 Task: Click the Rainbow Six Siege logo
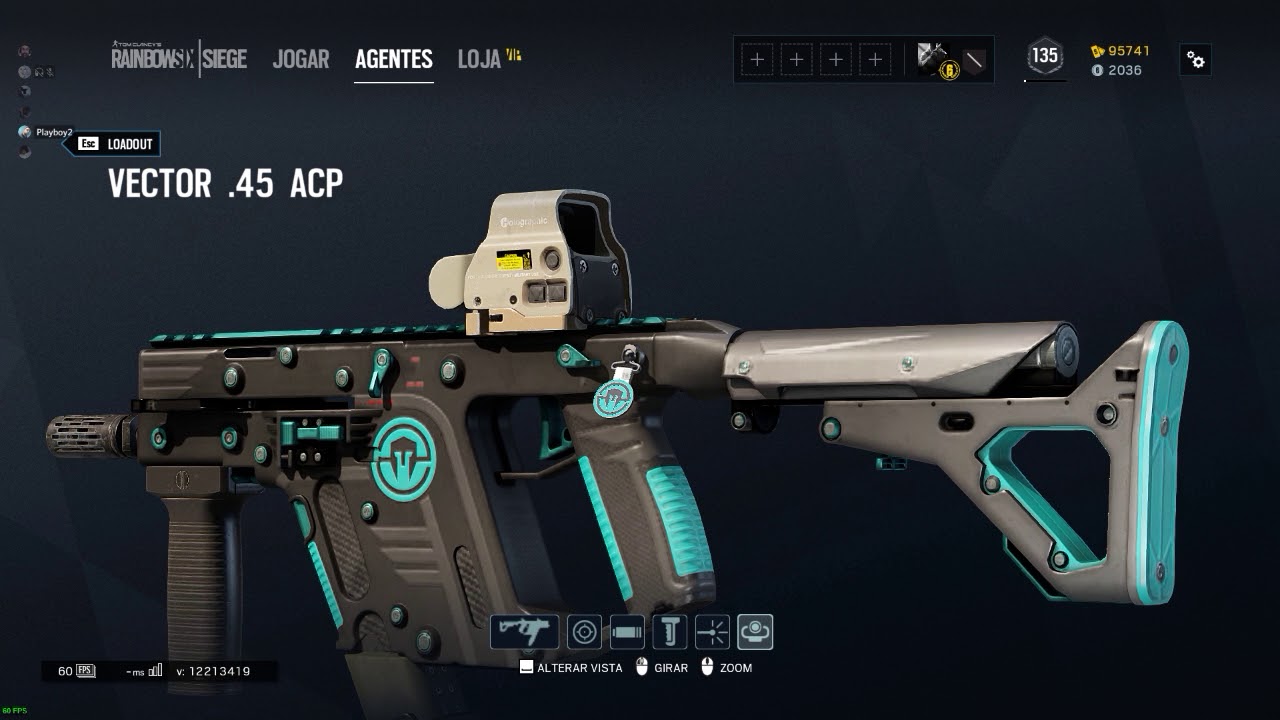179,58
